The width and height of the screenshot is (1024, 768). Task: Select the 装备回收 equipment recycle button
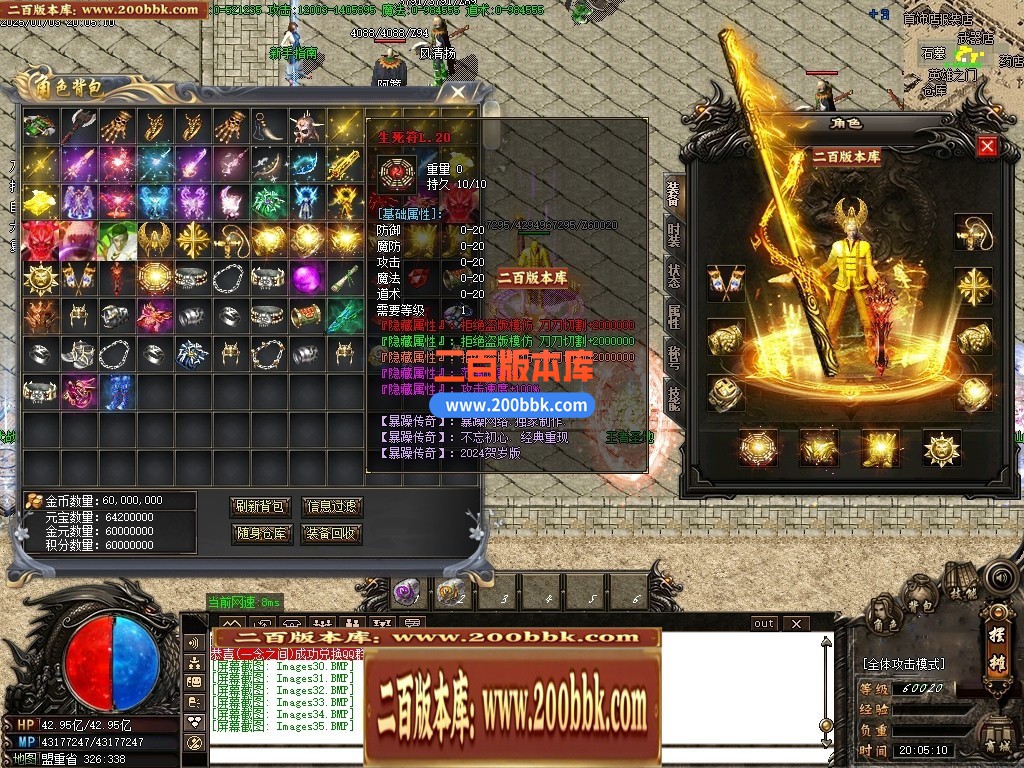(x=331, y=534)
